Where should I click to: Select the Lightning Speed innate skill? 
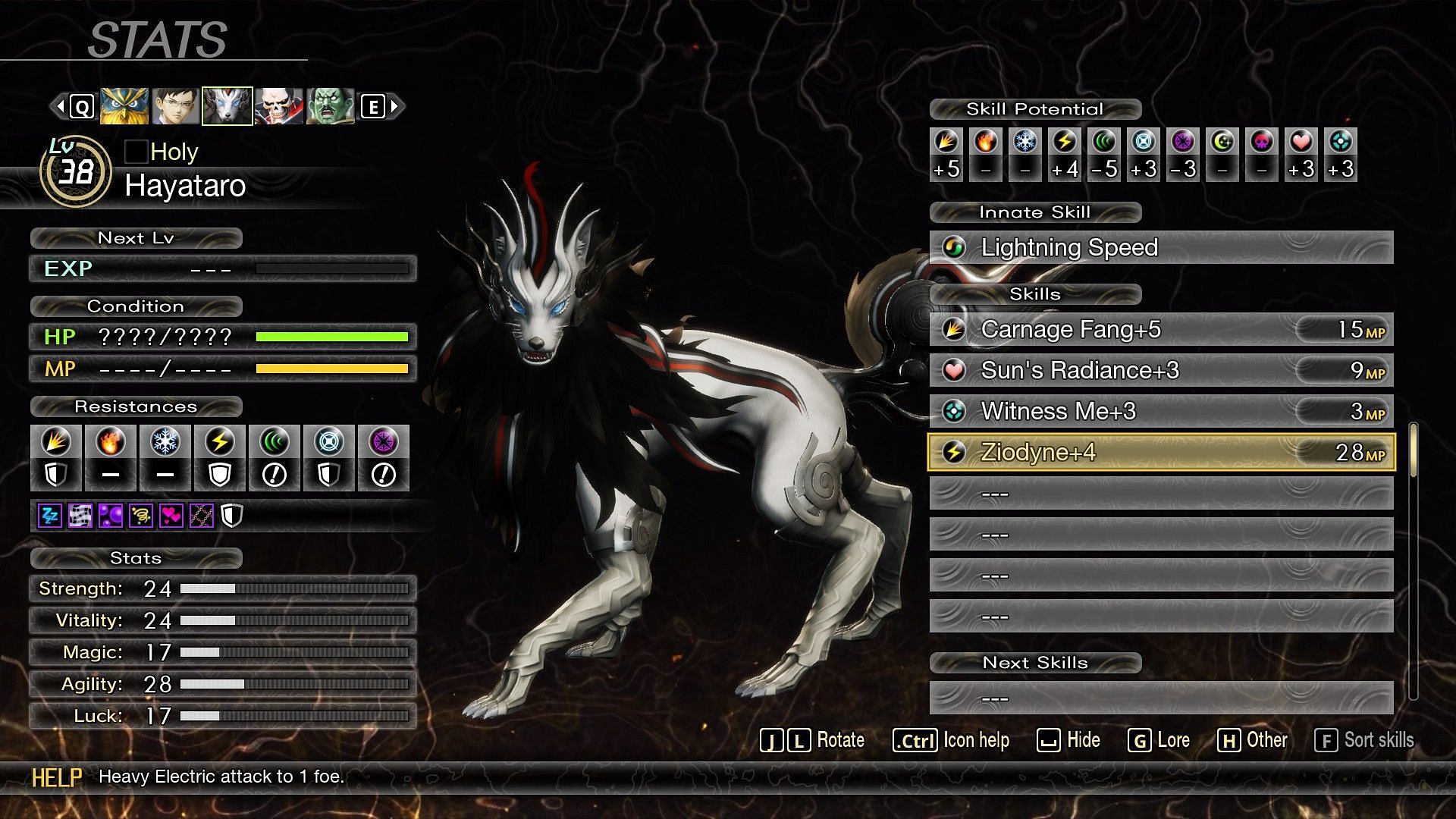pyautogui.click(x=1160, y=247)
